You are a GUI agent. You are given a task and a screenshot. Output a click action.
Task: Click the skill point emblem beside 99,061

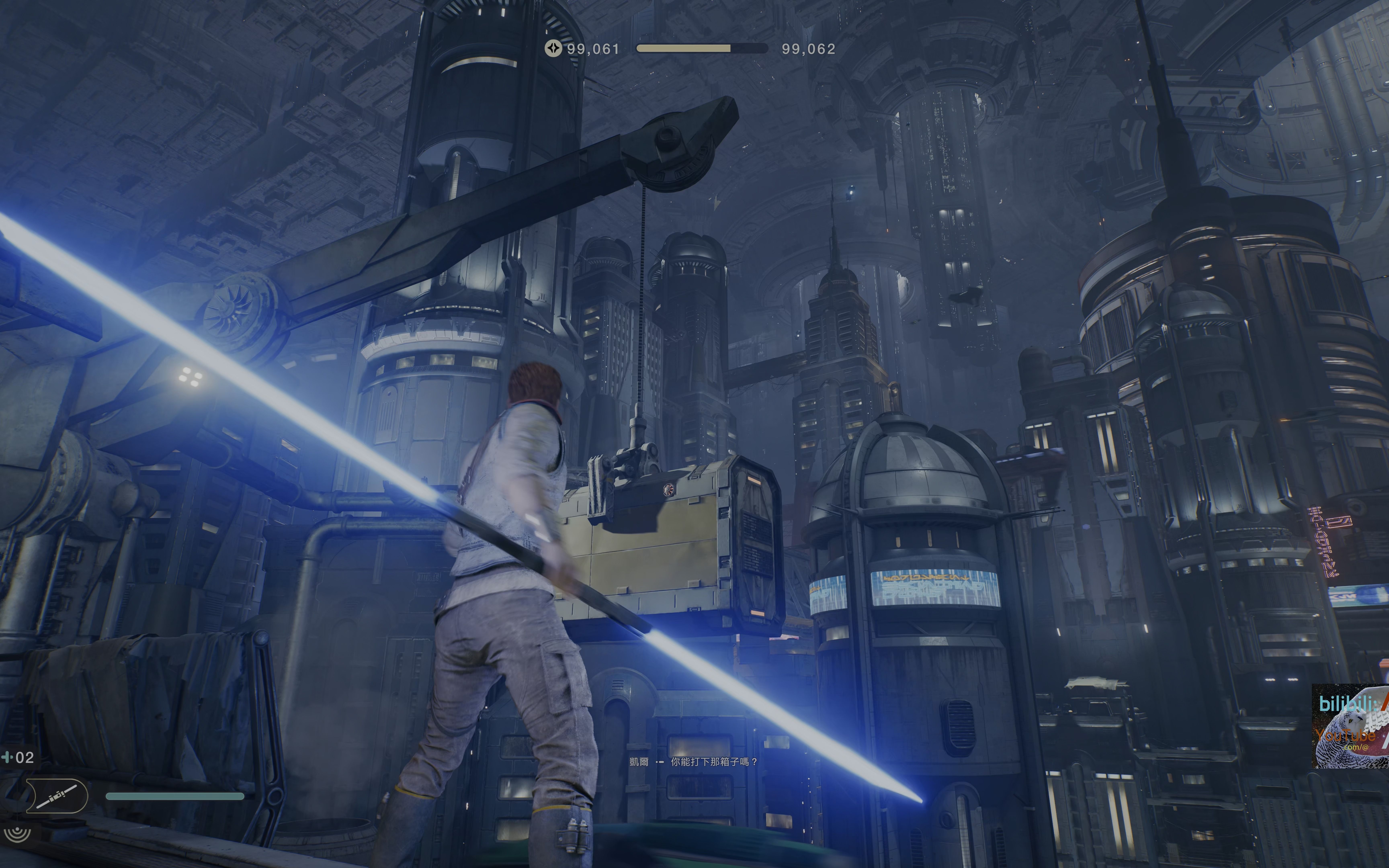[x=553, y=49]
